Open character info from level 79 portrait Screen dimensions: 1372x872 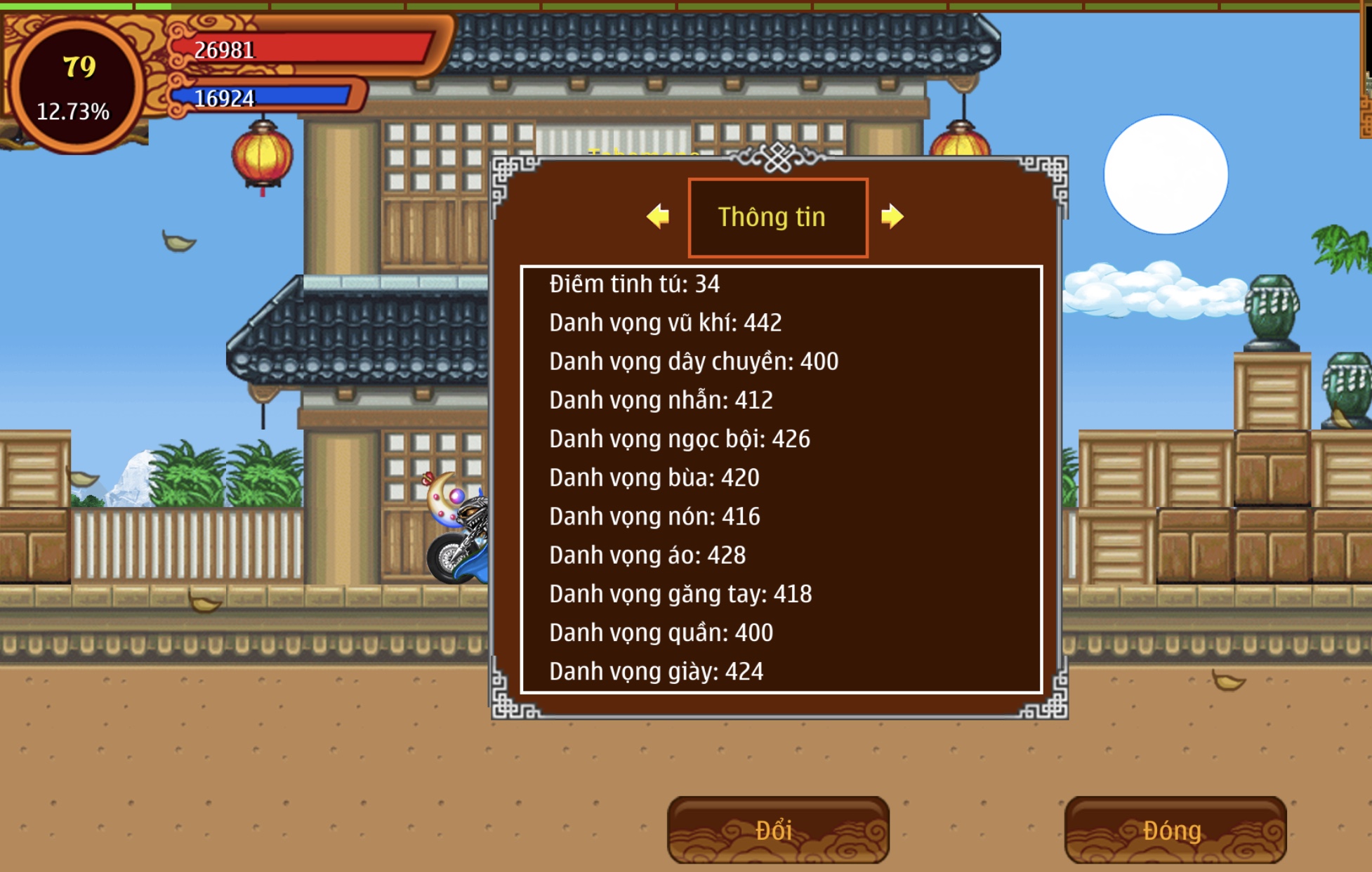[77, 86]
